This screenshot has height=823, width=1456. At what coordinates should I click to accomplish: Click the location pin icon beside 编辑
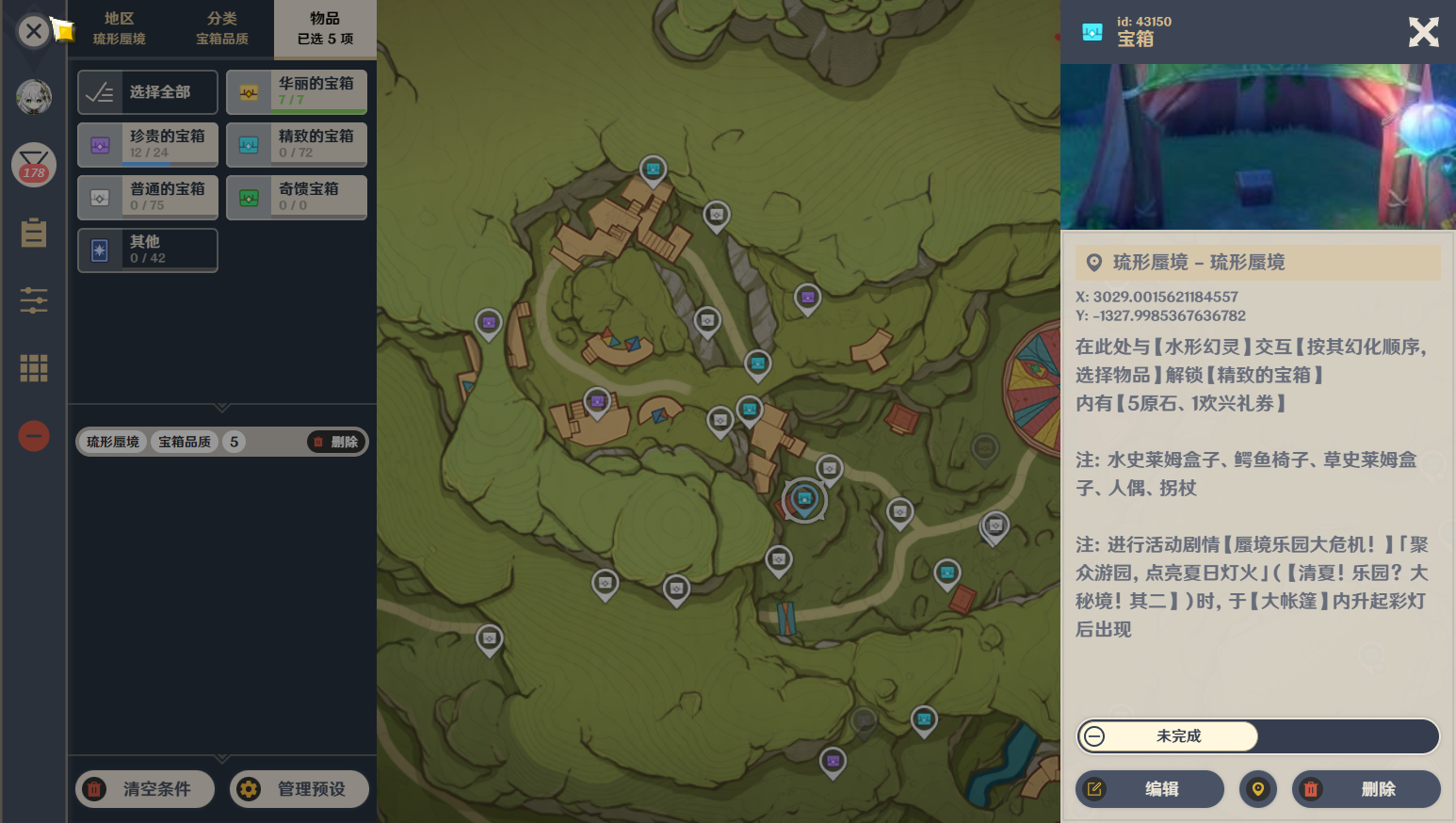(1258, 789)
